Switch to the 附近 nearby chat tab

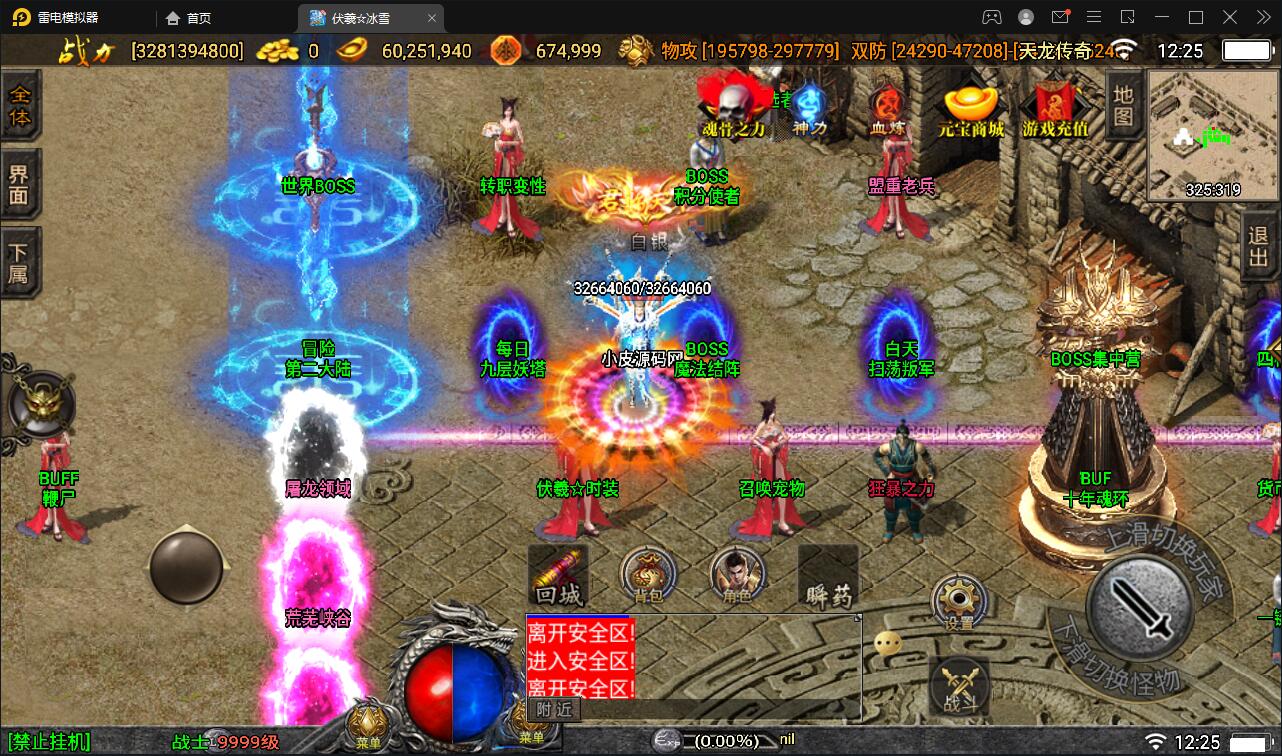pos(553,708)
